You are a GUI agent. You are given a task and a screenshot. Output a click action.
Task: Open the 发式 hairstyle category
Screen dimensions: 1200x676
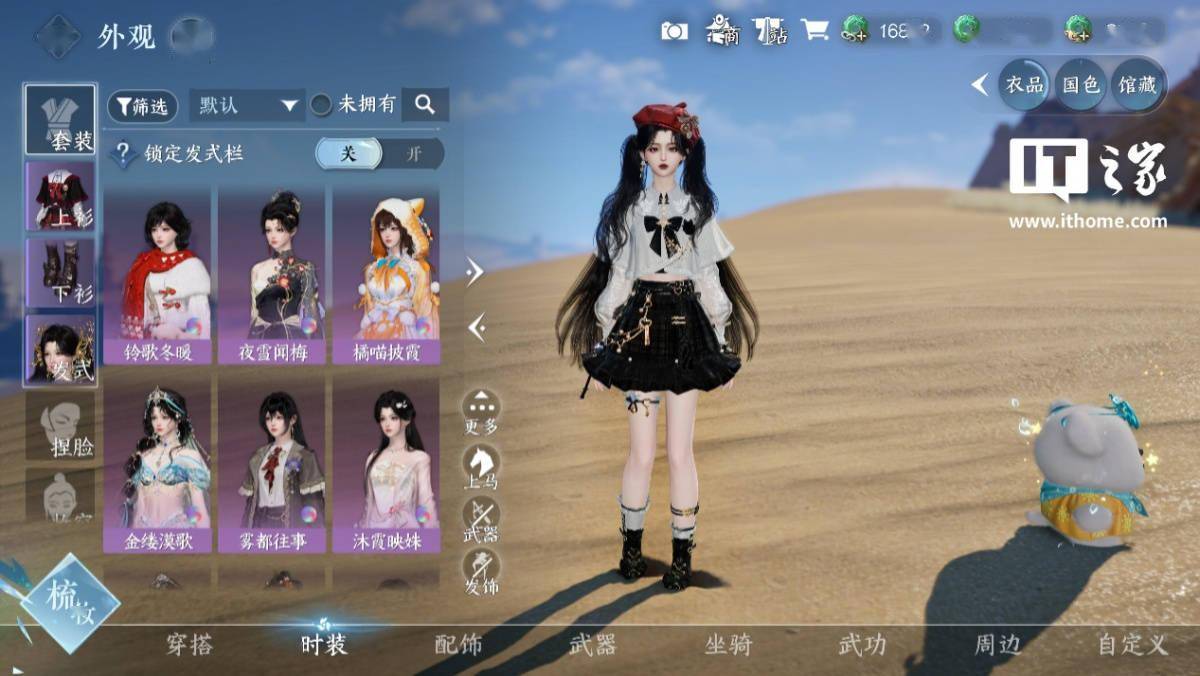pyautogui.click(x=60, y=350)
